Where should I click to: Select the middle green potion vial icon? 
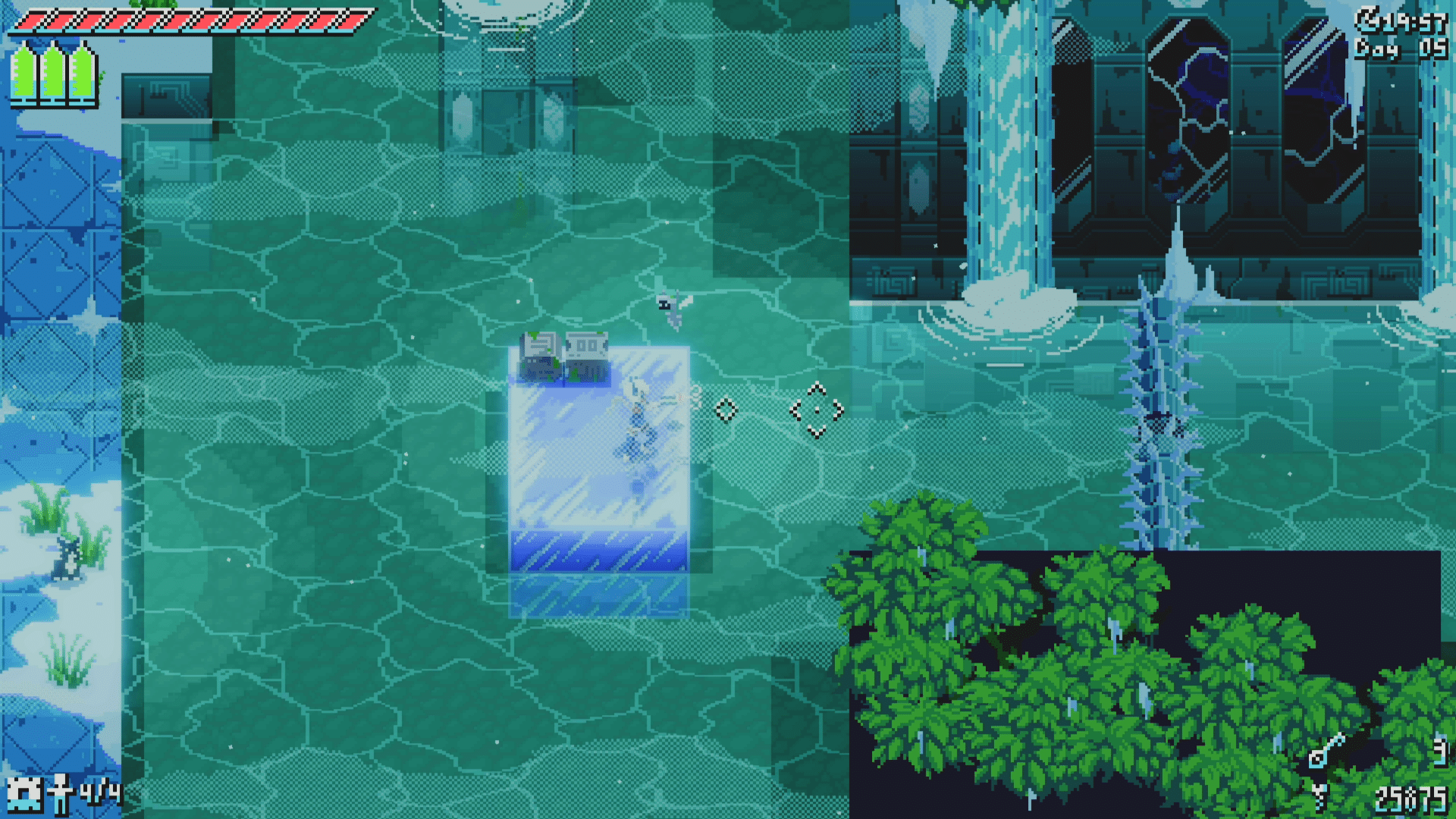(x=50, y=72)
